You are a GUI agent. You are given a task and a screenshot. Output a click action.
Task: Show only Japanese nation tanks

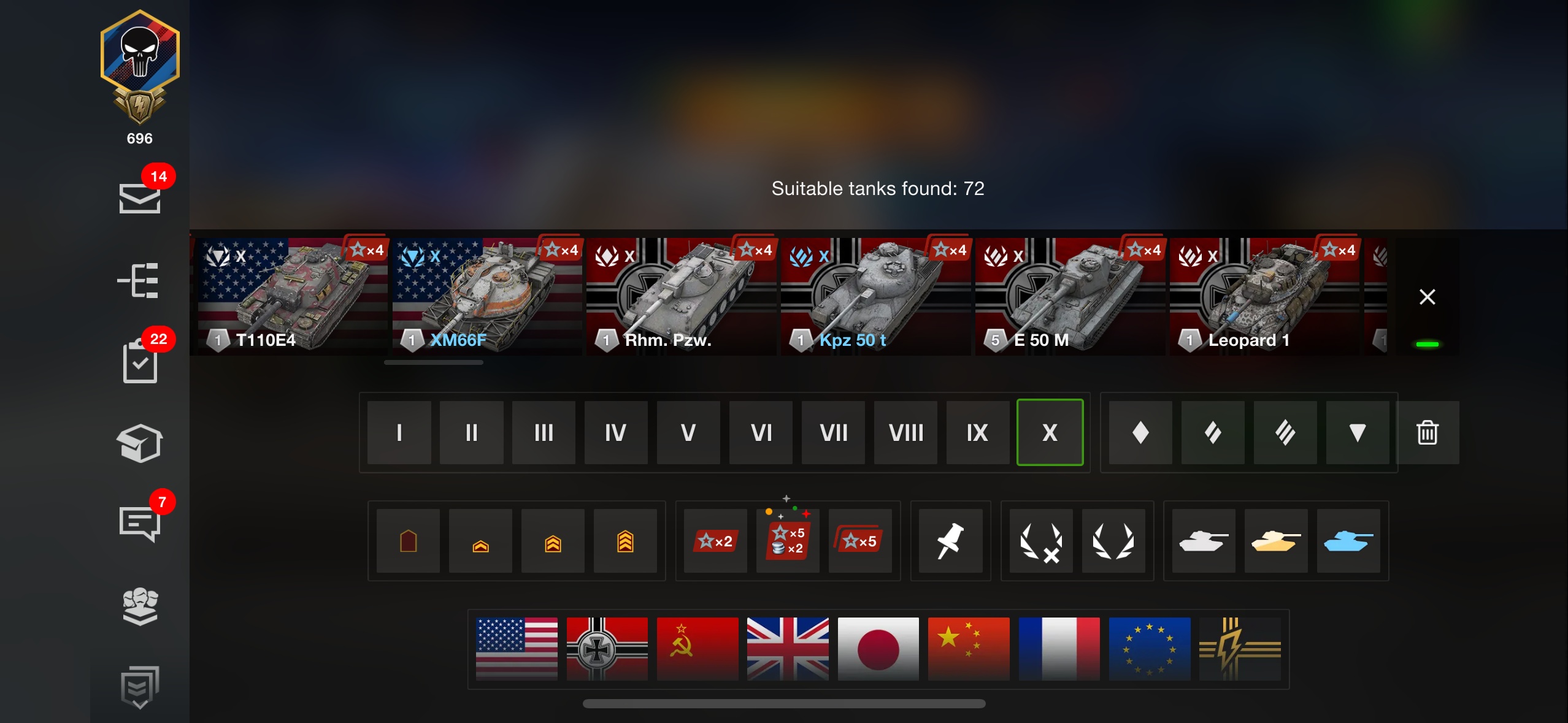878,649
